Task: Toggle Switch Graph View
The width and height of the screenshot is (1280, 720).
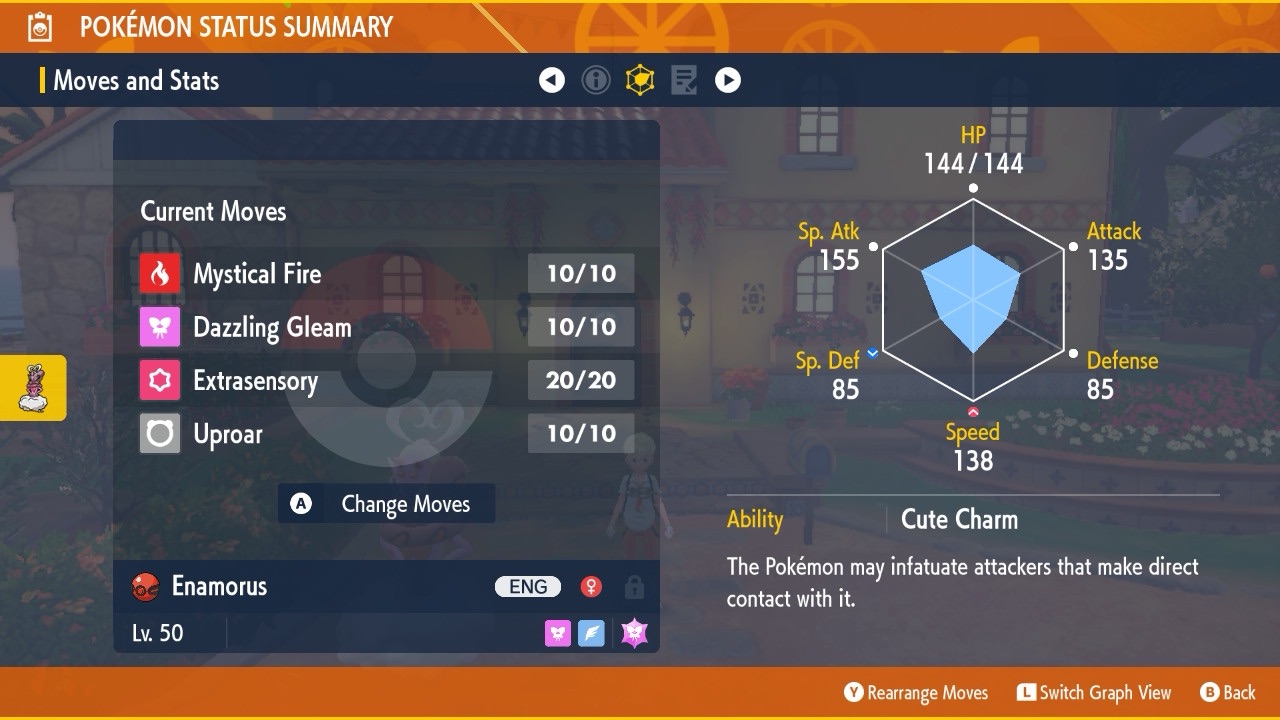Action: [x=1094, y=693]
